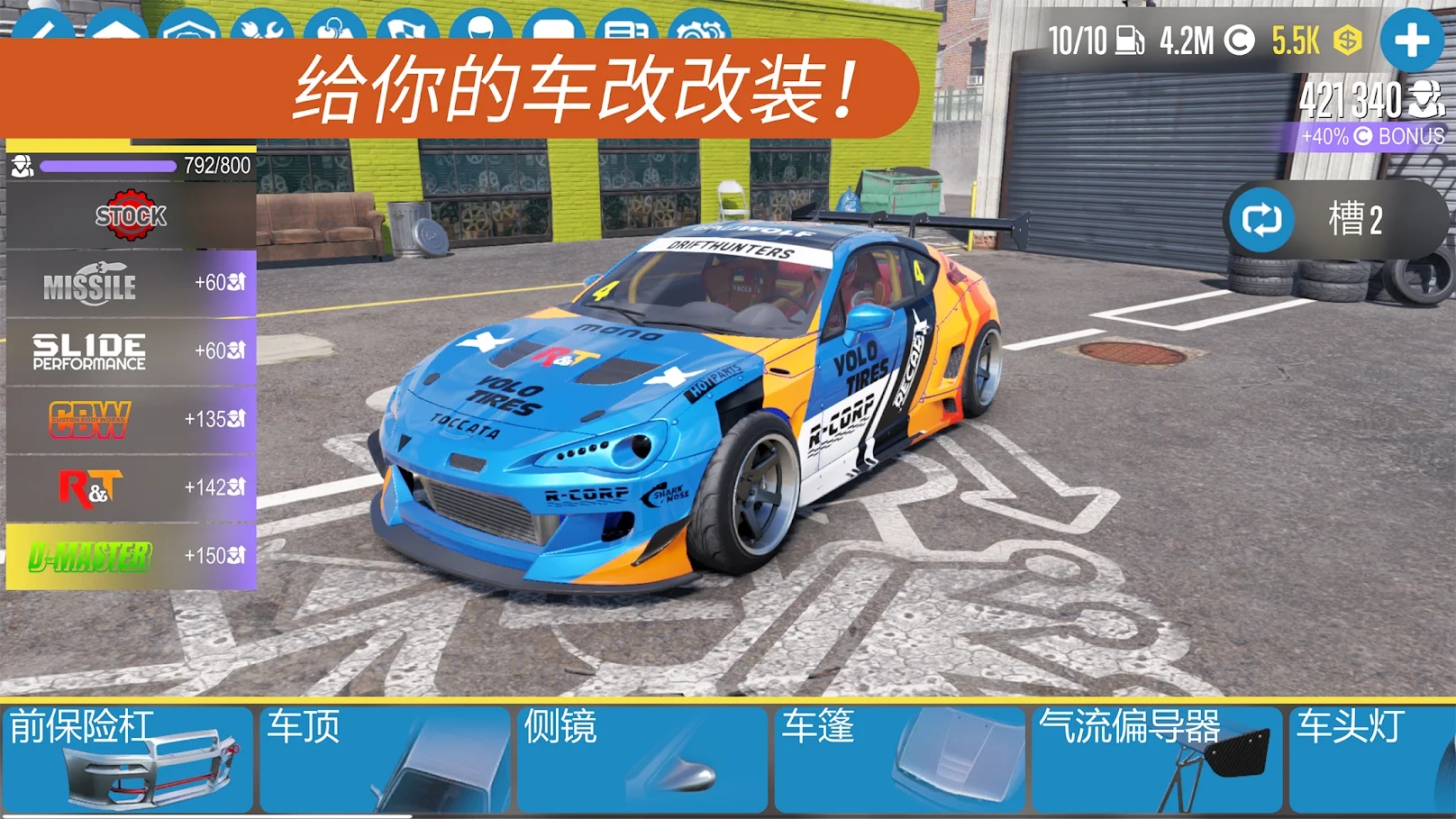Click the +40% BONUS banner
The width and height of the screenshot is (1456, 819).
[1370, 138]
